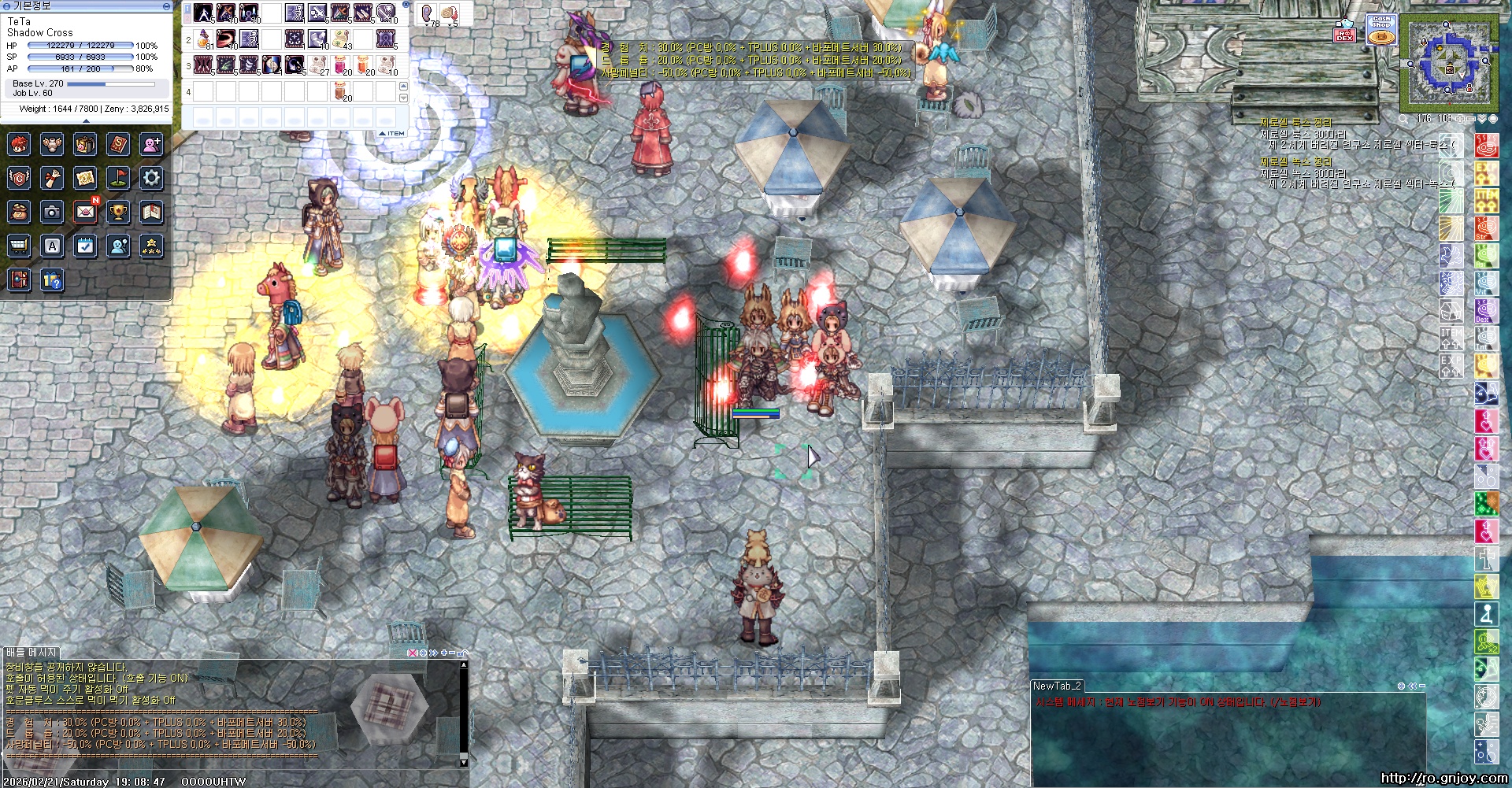Image resolution: width=1512 pixels, height=788 pixels.
Task: Open the shopping cart menu icon
Action: pyautogui.click(x=19, y=246)
